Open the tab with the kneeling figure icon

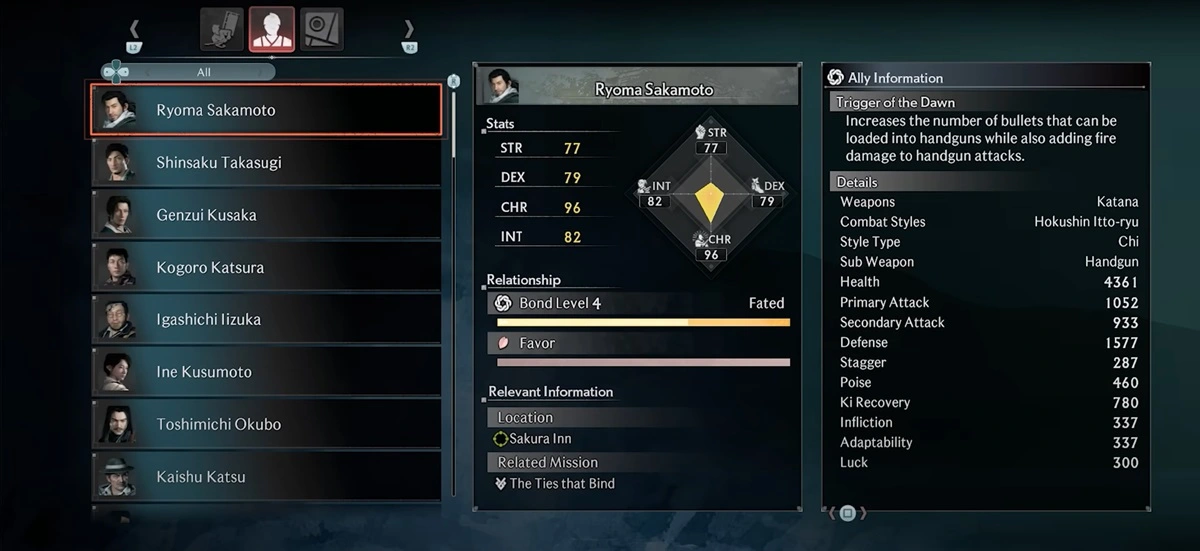222,29
